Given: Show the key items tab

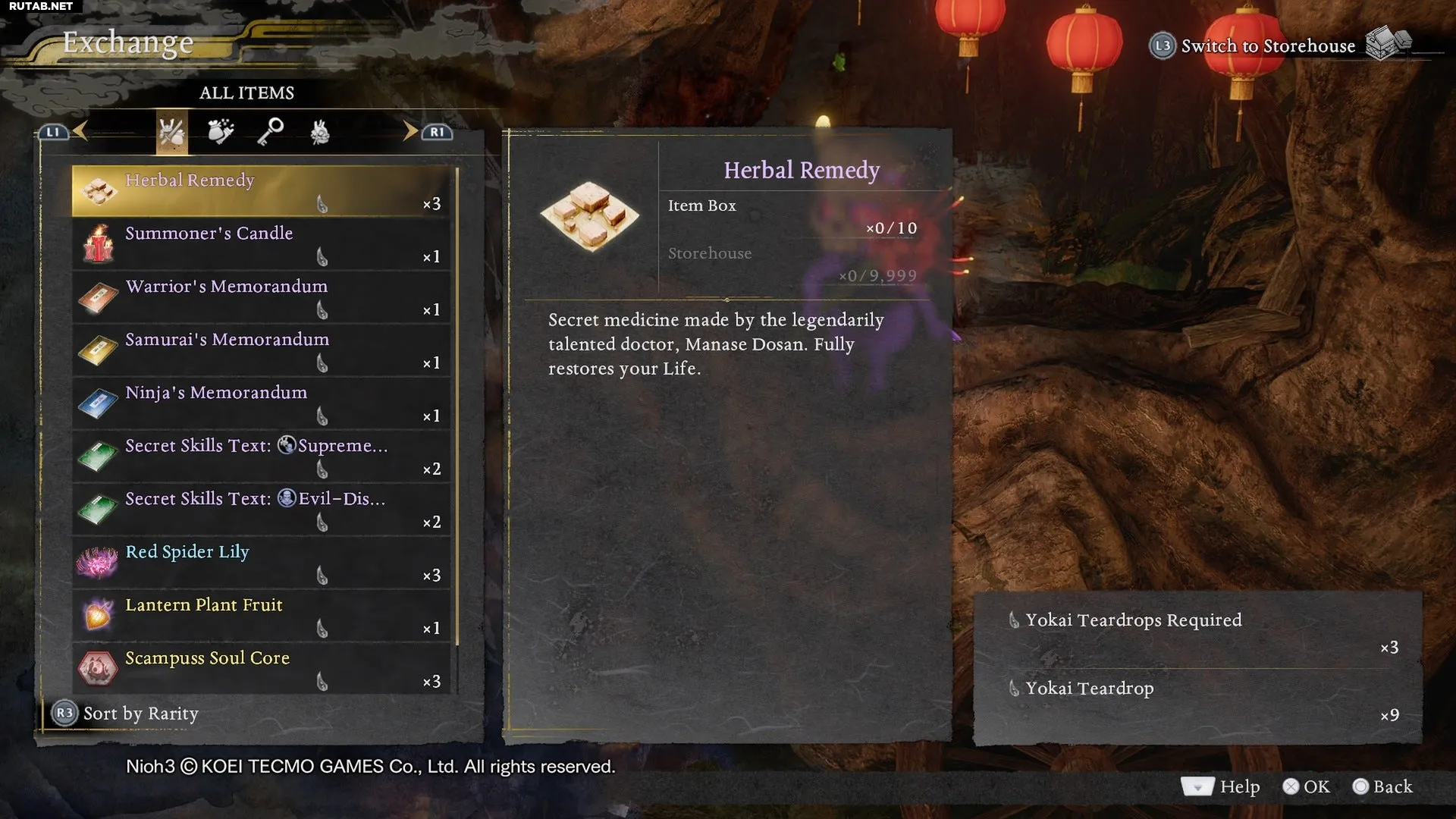Looking at the screenshot, I should pos(270,133).
